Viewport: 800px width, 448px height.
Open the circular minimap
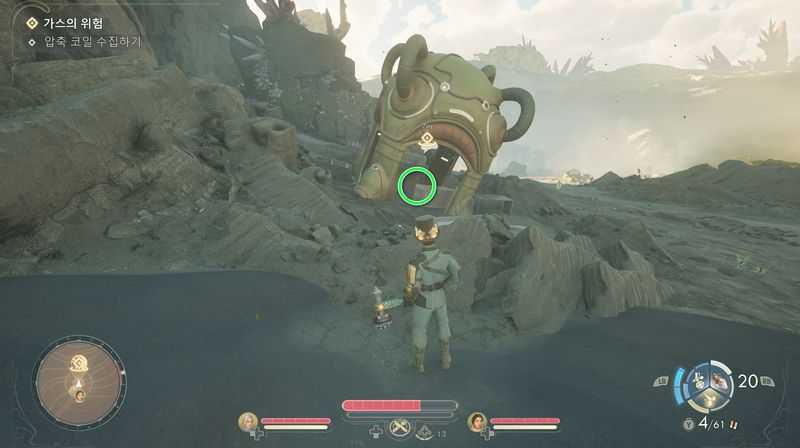79,380
